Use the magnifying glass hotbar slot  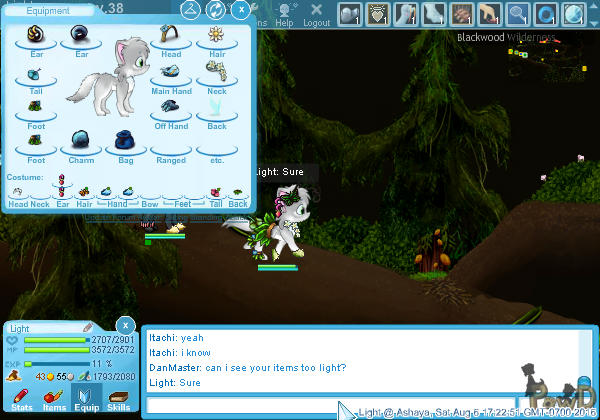pos(518,13)
